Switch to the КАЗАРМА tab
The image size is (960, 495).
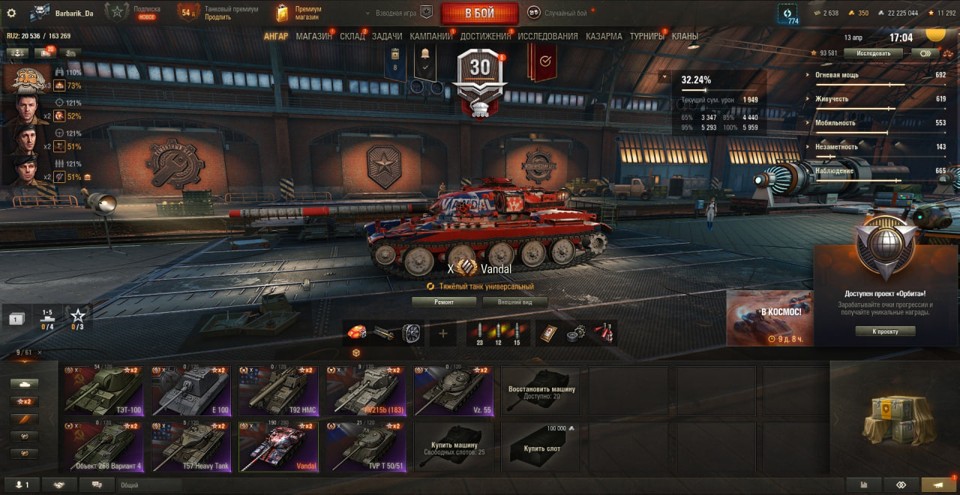point(604,36)
